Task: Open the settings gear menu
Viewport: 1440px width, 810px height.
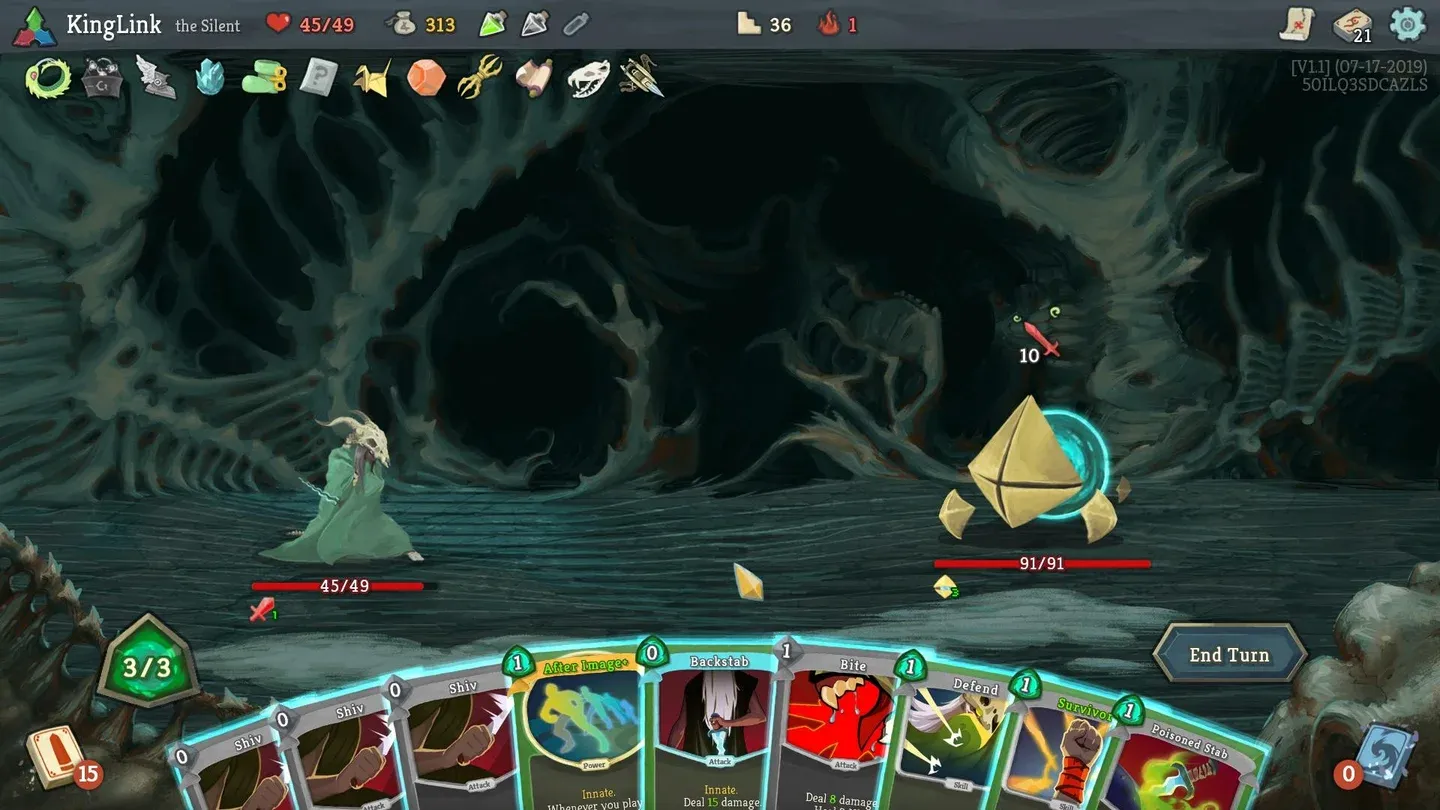Action: (1408, 24)
